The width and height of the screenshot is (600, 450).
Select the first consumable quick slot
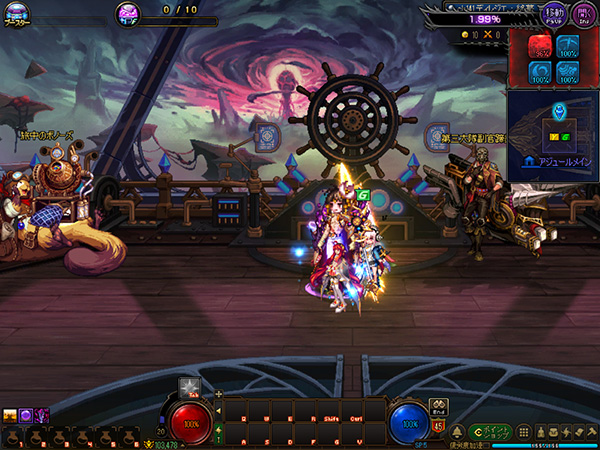[10, 437]
